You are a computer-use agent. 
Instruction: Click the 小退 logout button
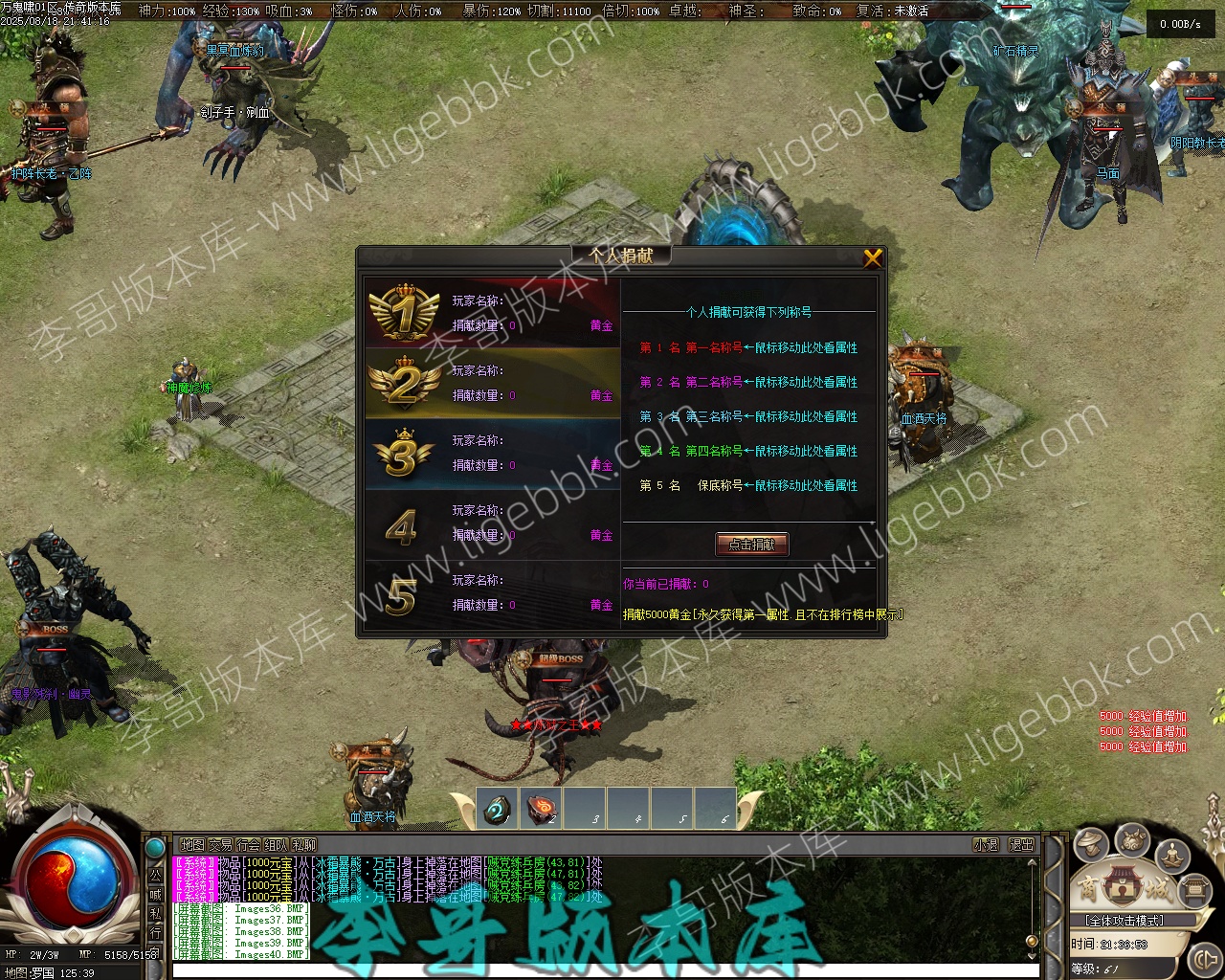(x=986, y=845)
